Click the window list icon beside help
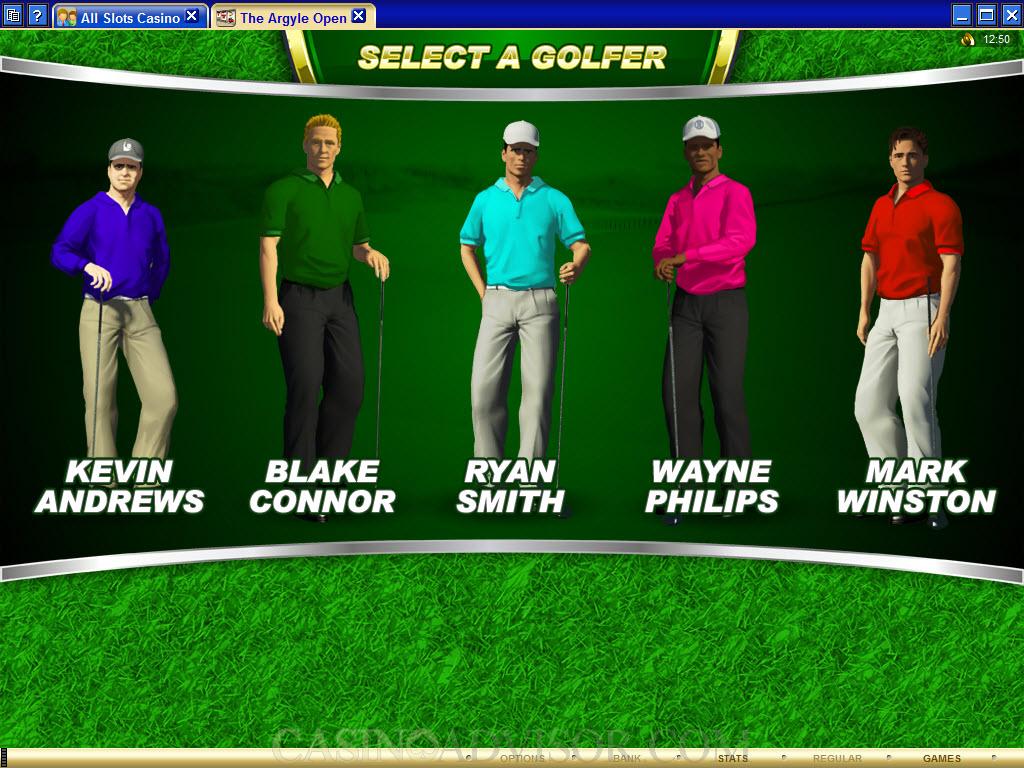 13,16
